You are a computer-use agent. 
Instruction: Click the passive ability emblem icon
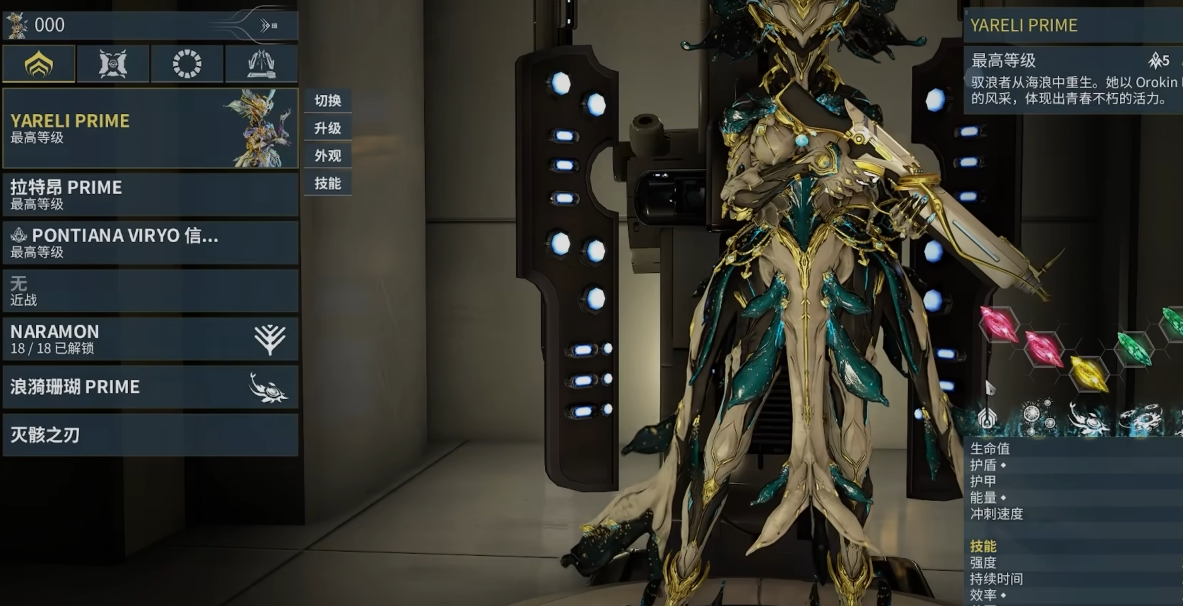[x=987, y=418]
